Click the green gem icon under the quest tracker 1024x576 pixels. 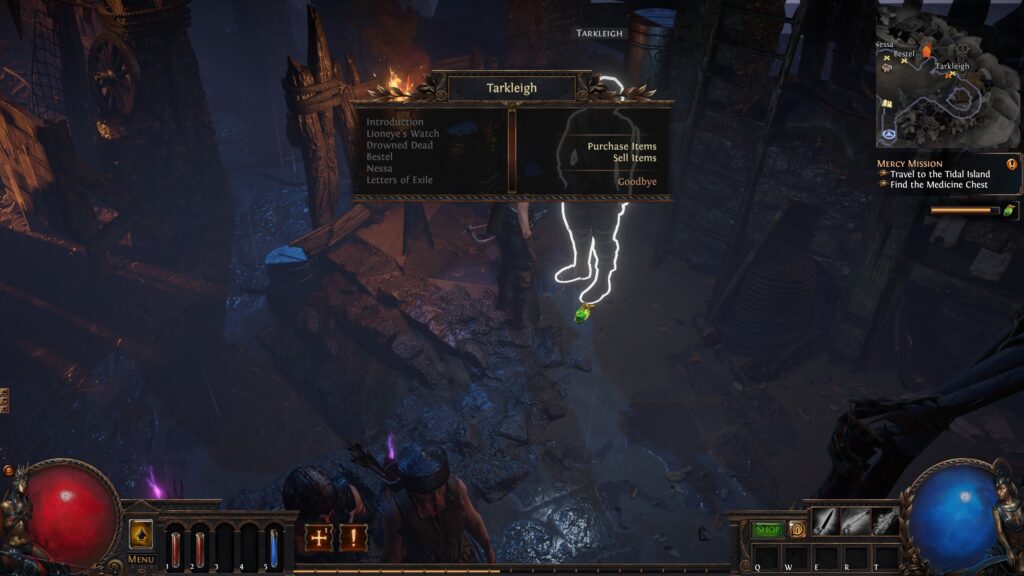1008,210
